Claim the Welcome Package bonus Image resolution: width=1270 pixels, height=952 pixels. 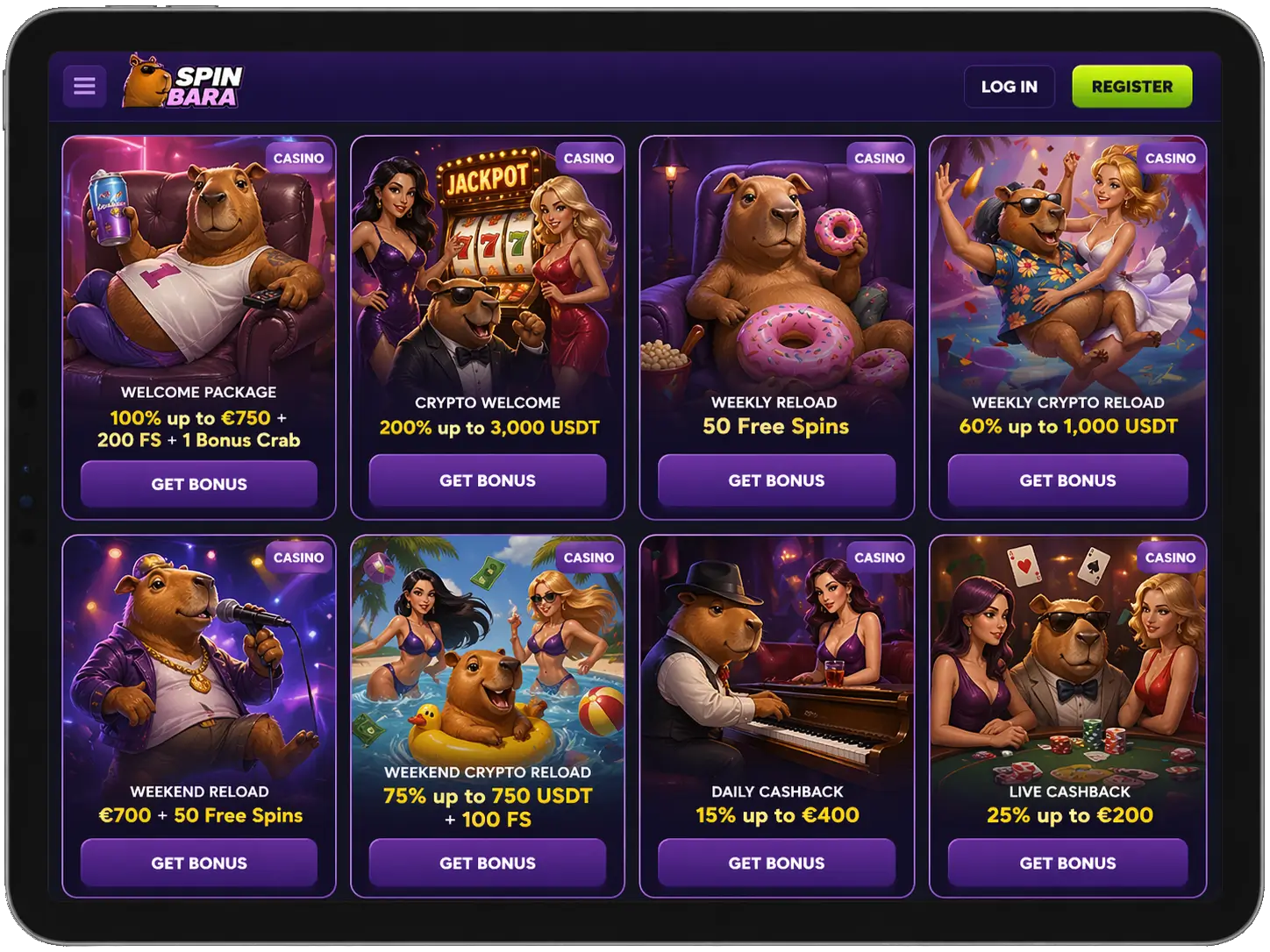point(198,483)
